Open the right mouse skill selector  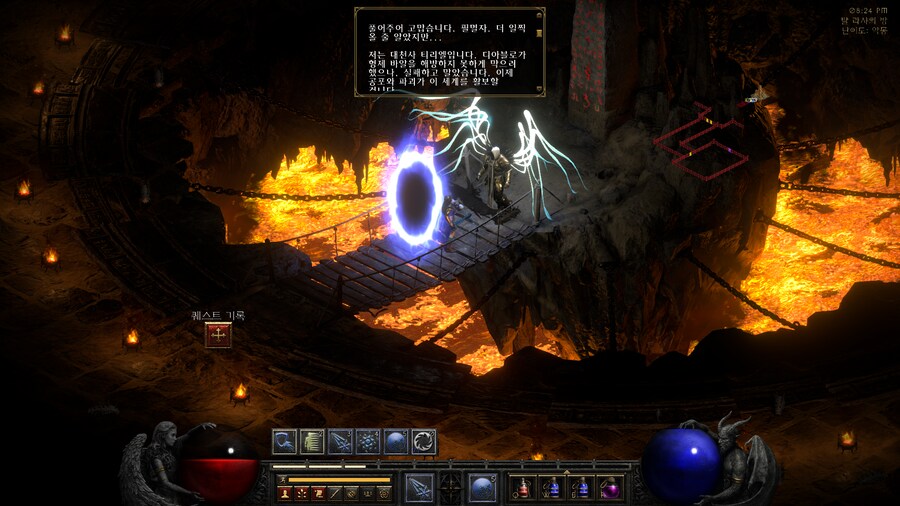click(483, 488)
